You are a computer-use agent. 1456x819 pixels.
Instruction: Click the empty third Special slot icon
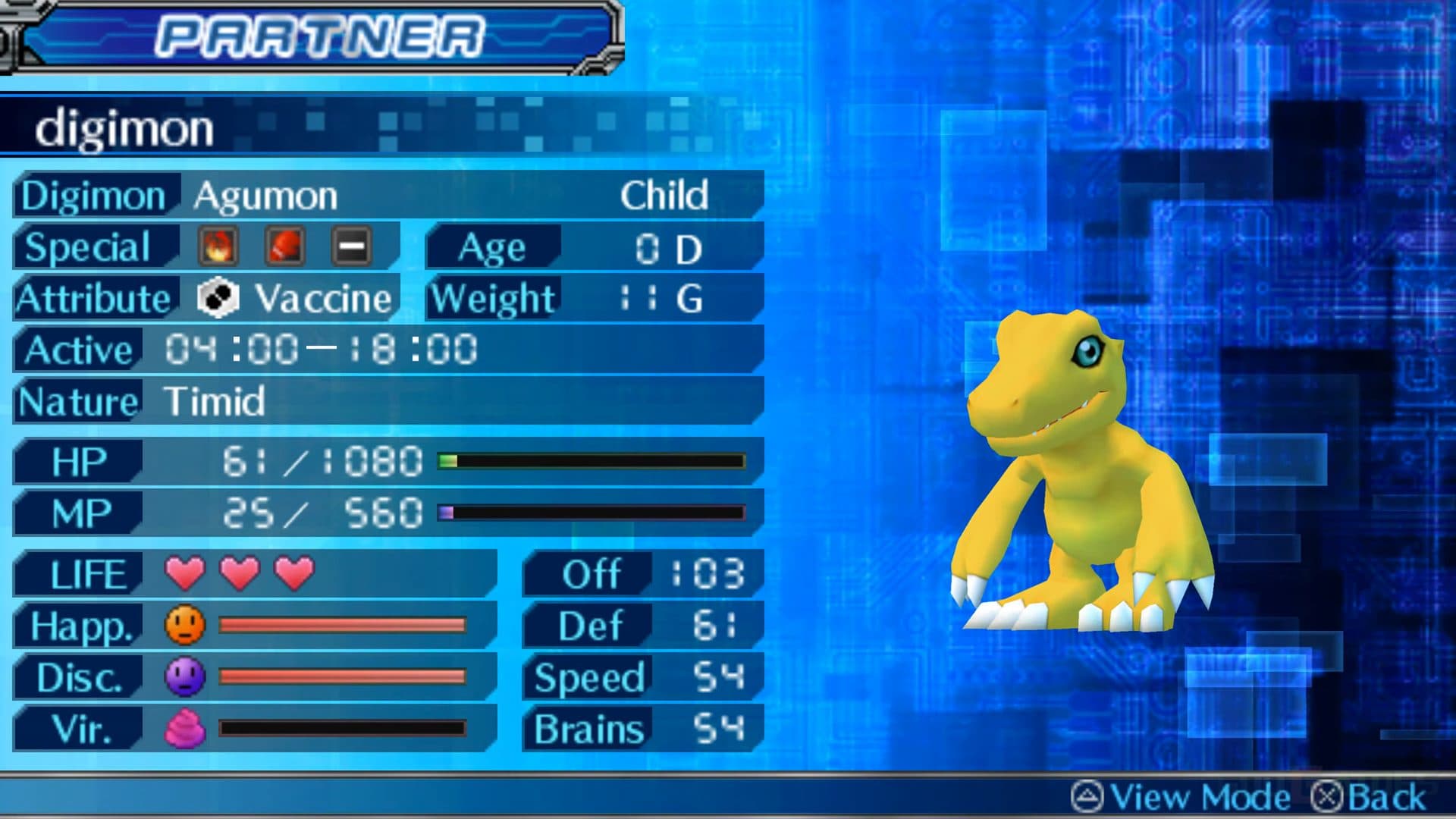tap(349, 247)
